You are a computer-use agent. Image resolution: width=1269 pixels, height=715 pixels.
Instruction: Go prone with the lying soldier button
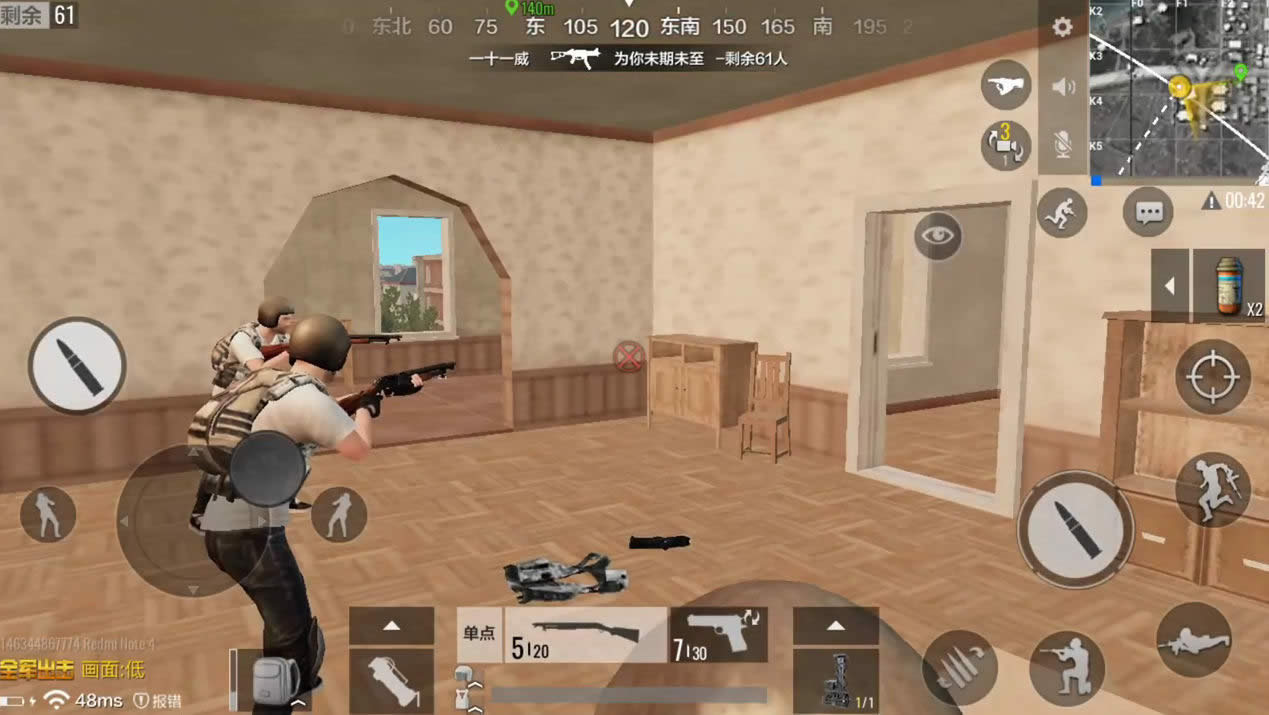1193,640
